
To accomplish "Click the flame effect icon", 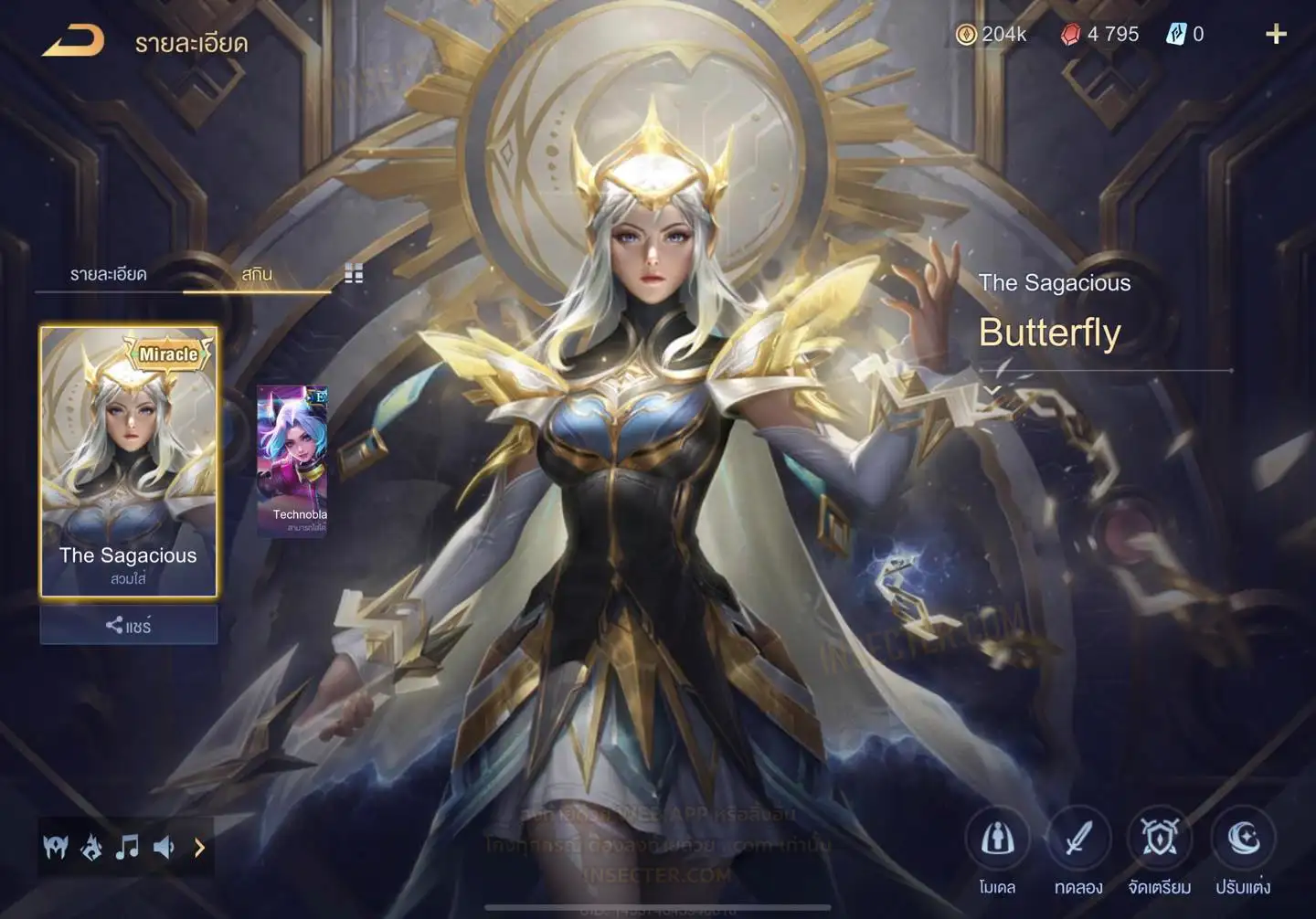I will coord(91,848).
